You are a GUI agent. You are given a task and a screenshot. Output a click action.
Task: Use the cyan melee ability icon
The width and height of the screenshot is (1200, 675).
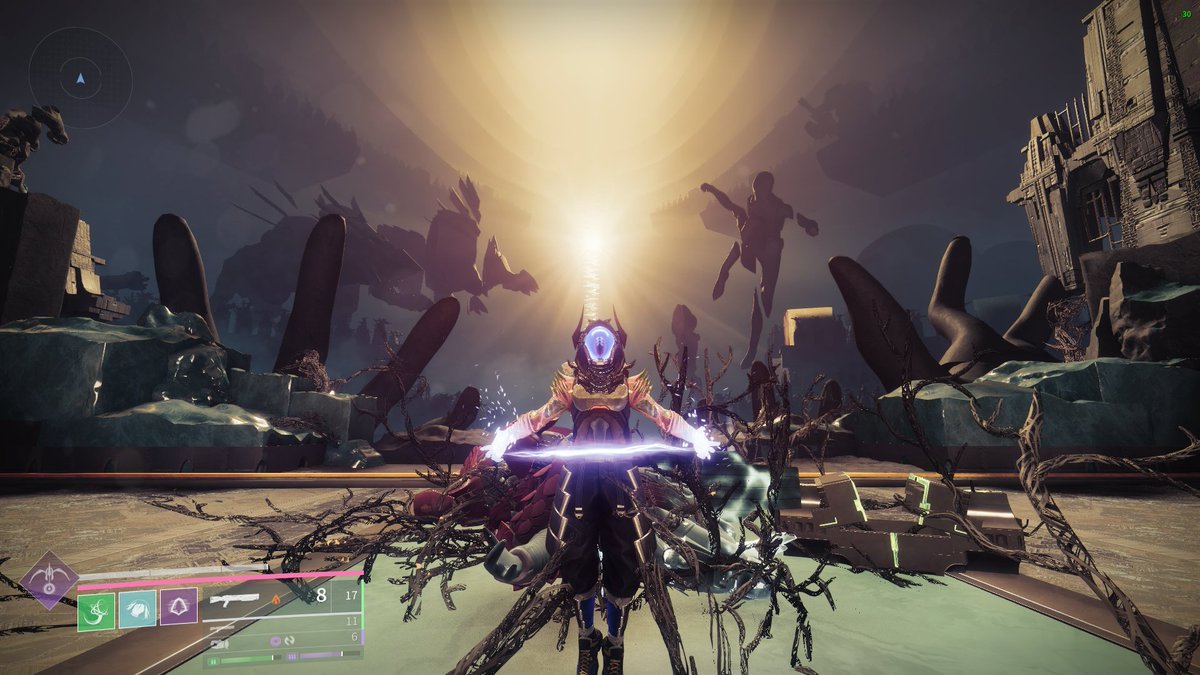(137, 609)
